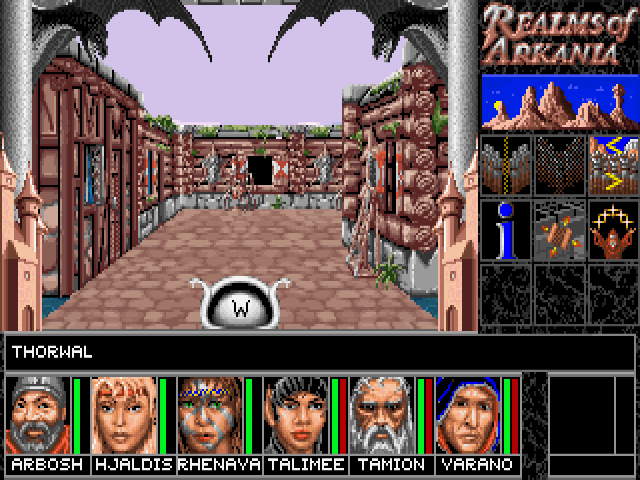Click Varano's hooded portrait
The width and height of the screenshot is (640, 480).
[x=468, y=415]
